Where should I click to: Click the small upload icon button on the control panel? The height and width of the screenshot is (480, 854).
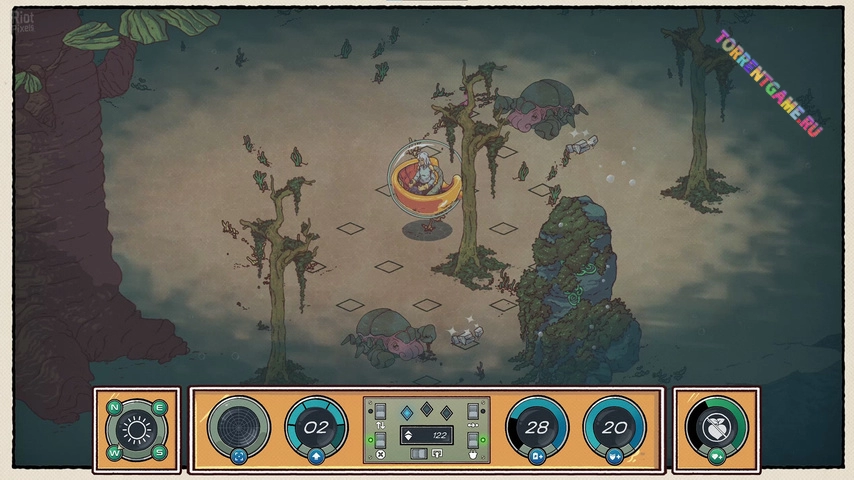437,453
